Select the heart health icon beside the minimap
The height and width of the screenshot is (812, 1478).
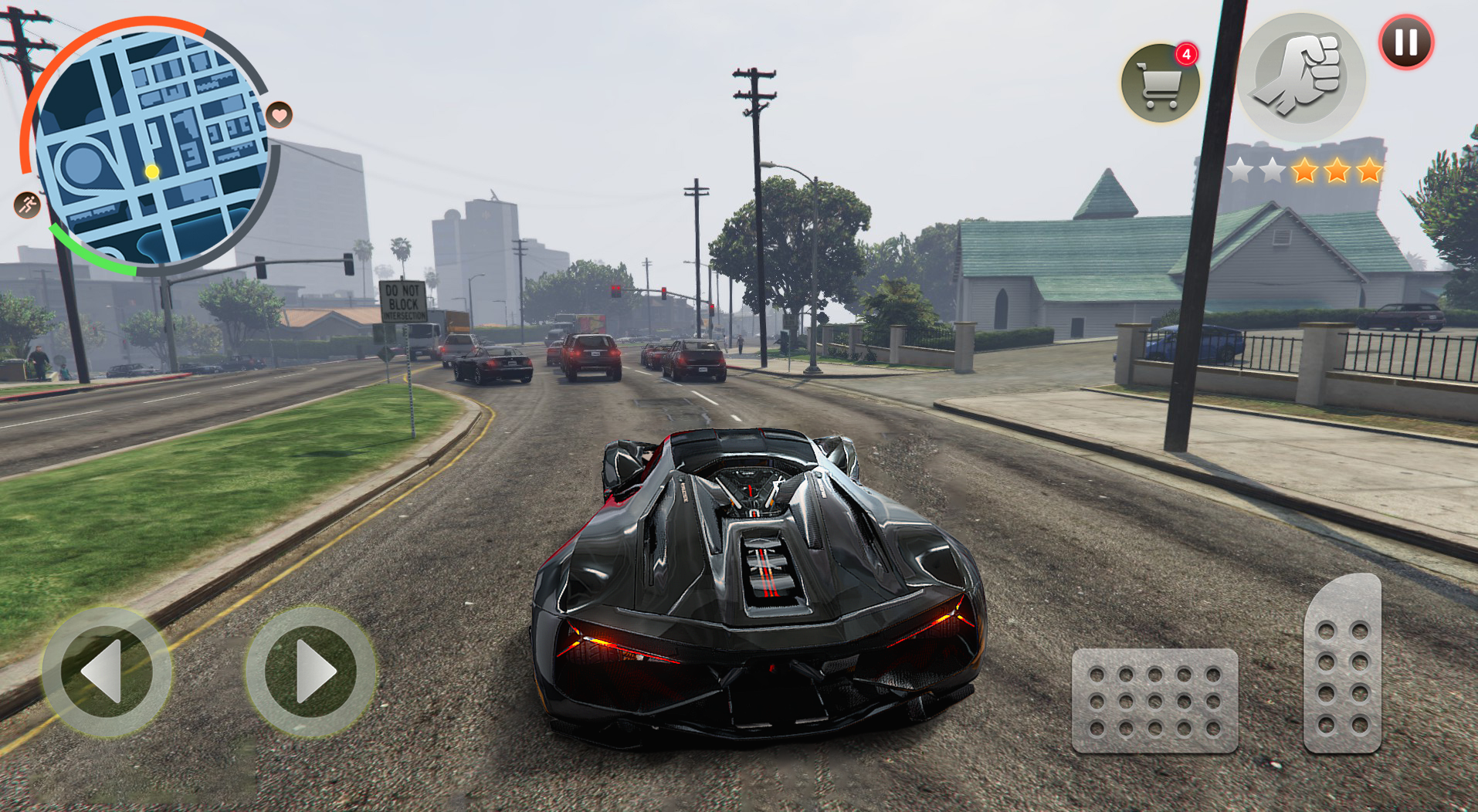(279, 115)
